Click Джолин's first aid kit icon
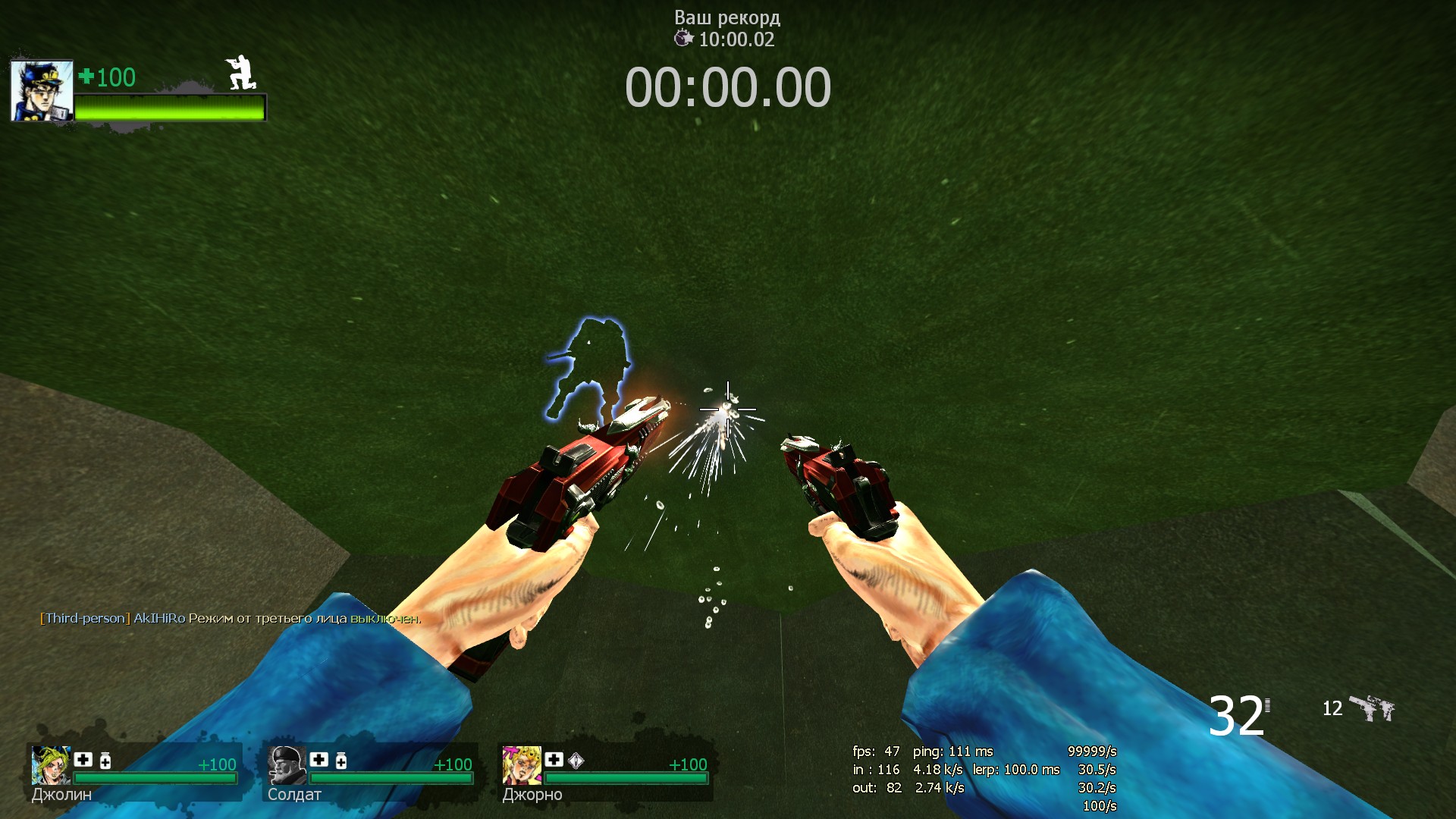 pyautogui.click(x=83, y=760)
